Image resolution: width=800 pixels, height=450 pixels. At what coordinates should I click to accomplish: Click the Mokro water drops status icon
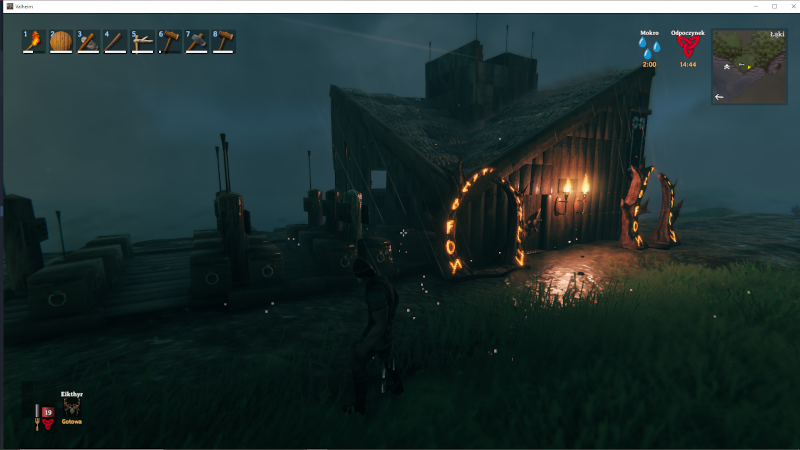[649, 49]
